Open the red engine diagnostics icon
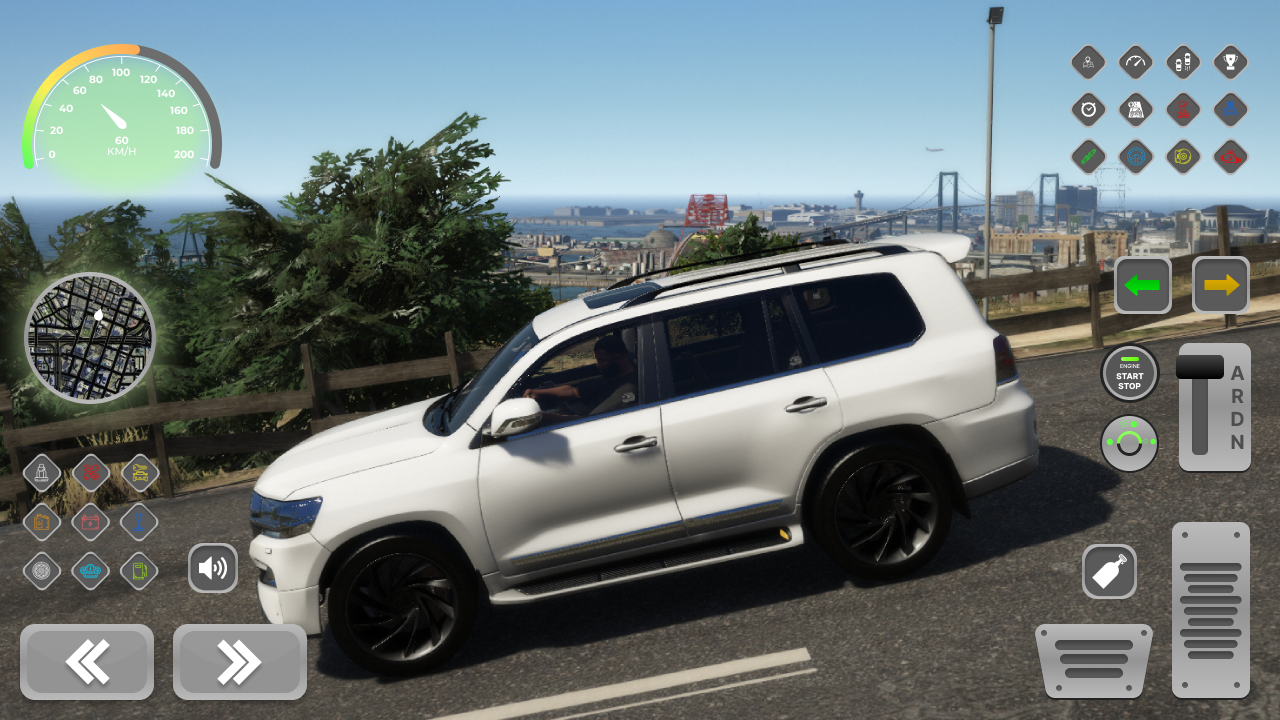This screenshot has height=720, width=1280. (1230, 157)
